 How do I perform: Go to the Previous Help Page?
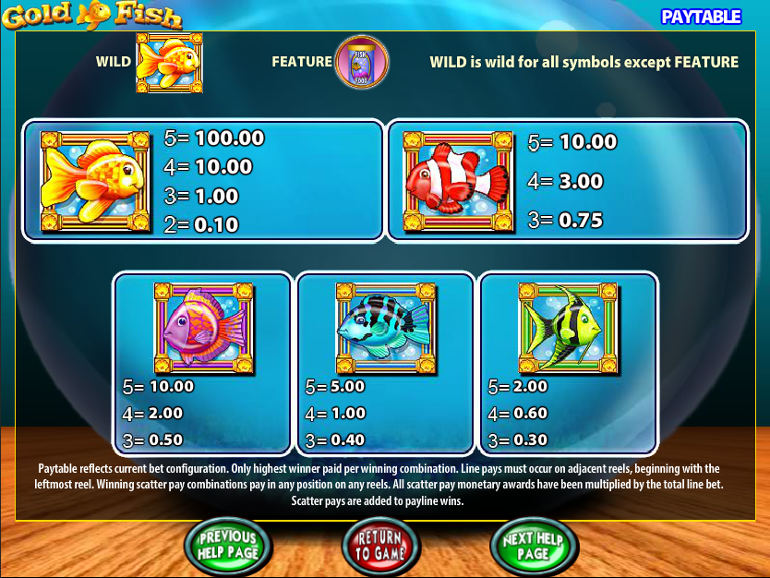(x=227, y=545)
